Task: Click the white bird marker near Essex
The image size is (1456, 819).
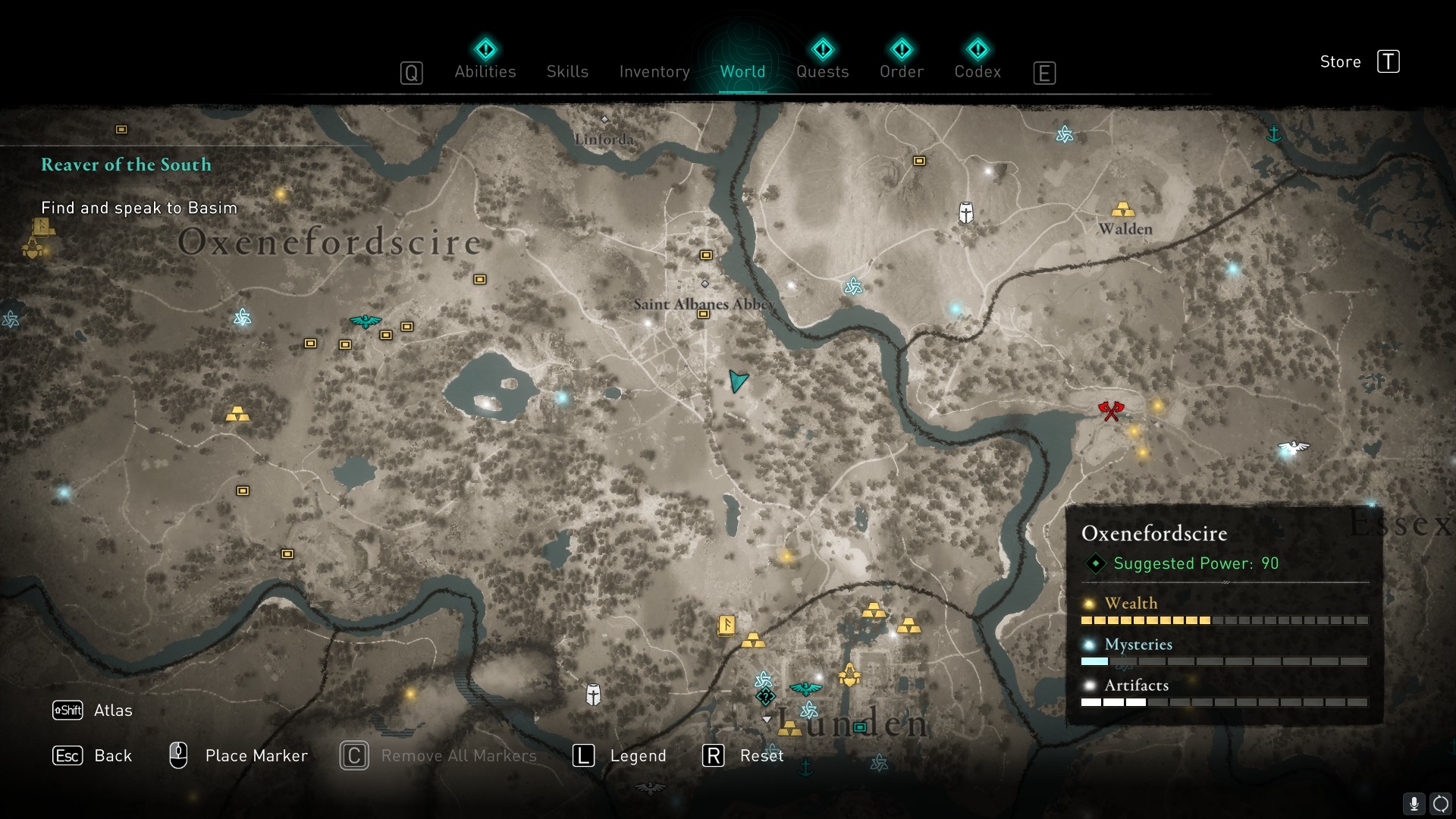Action: (x=1293, y=447)
